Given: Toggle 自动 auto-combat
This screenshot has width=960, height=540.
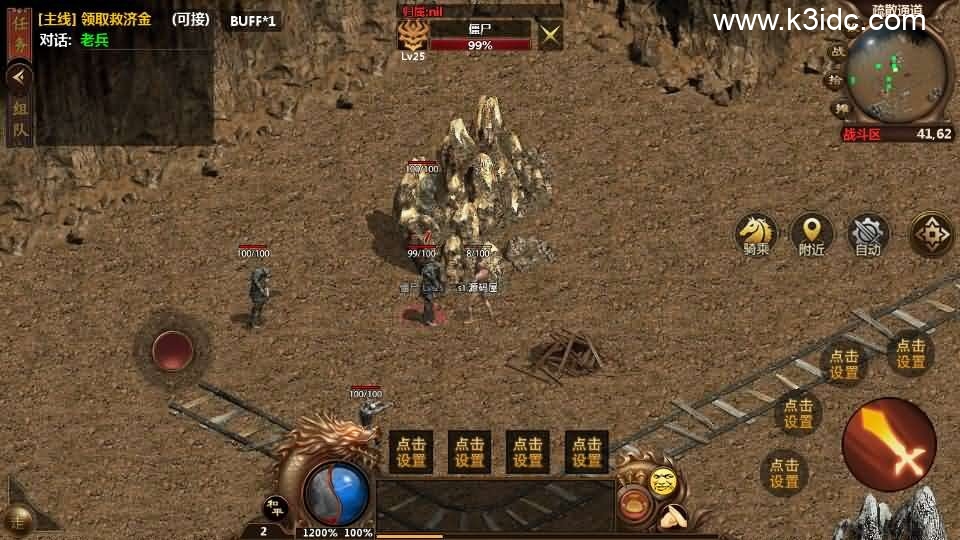Looking at the screenshot, I should pos(868,234).
